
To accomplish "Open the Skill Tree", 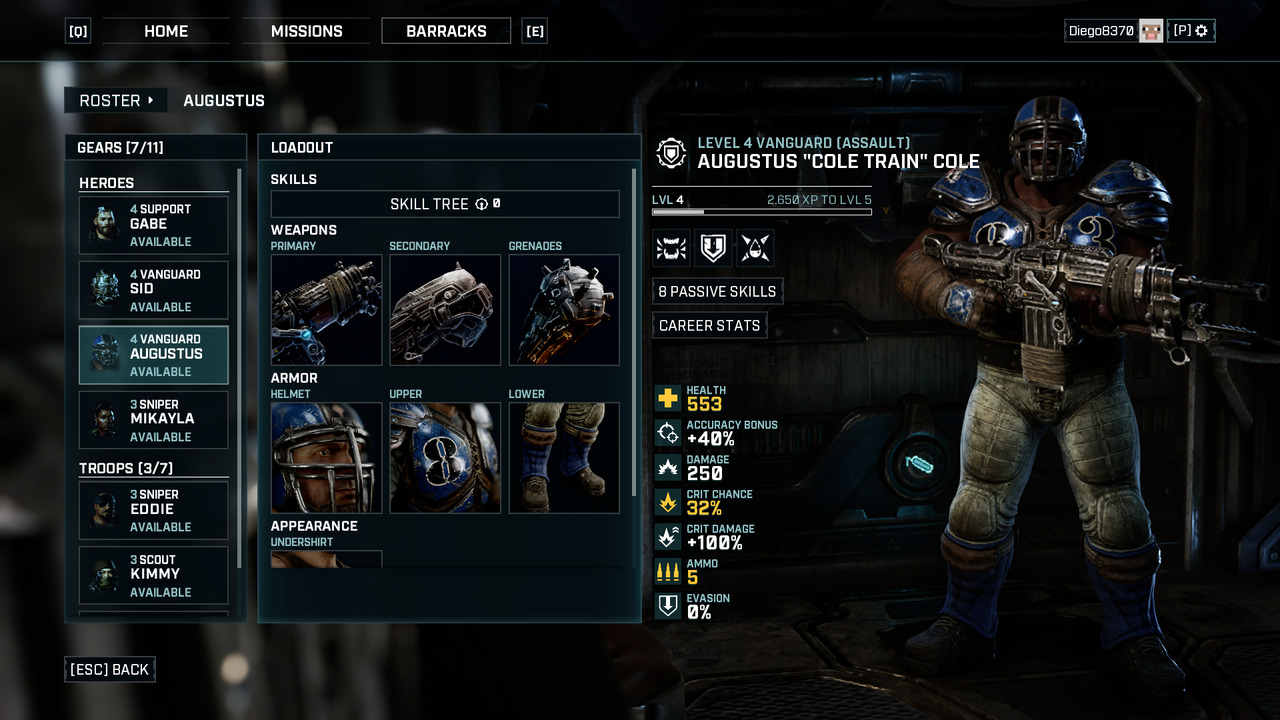I will coord(445,204).
